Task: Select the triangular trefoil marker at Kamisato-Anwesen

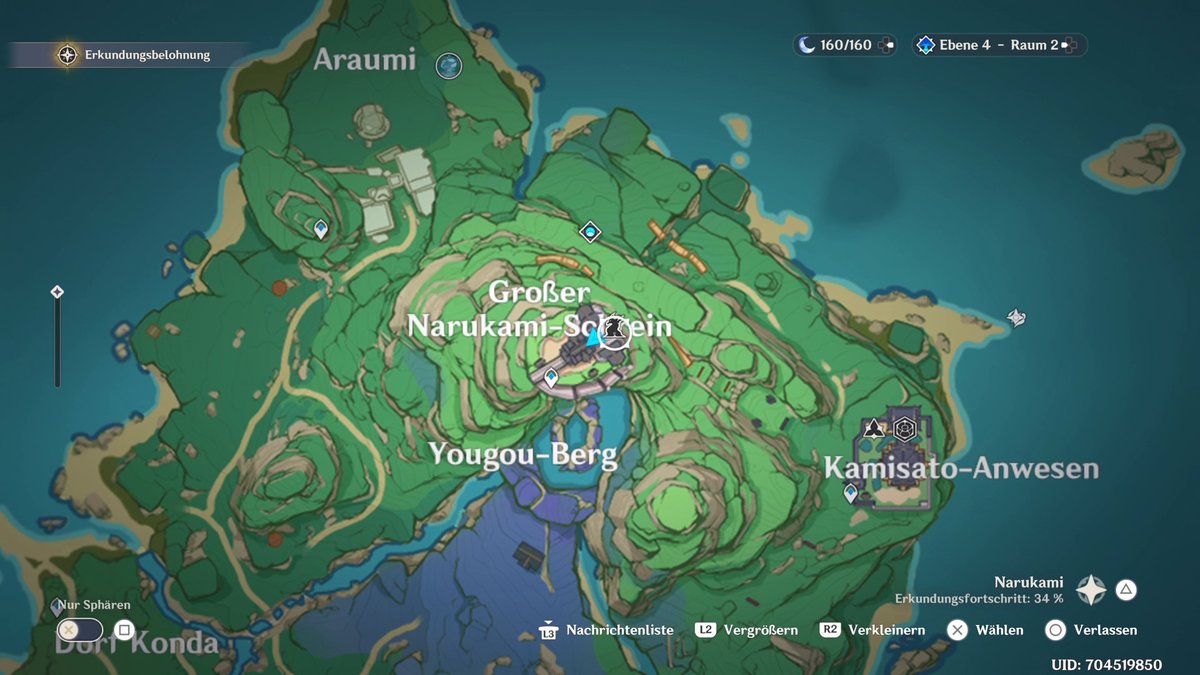Action: pyautogui.click(x=874, y=429)
